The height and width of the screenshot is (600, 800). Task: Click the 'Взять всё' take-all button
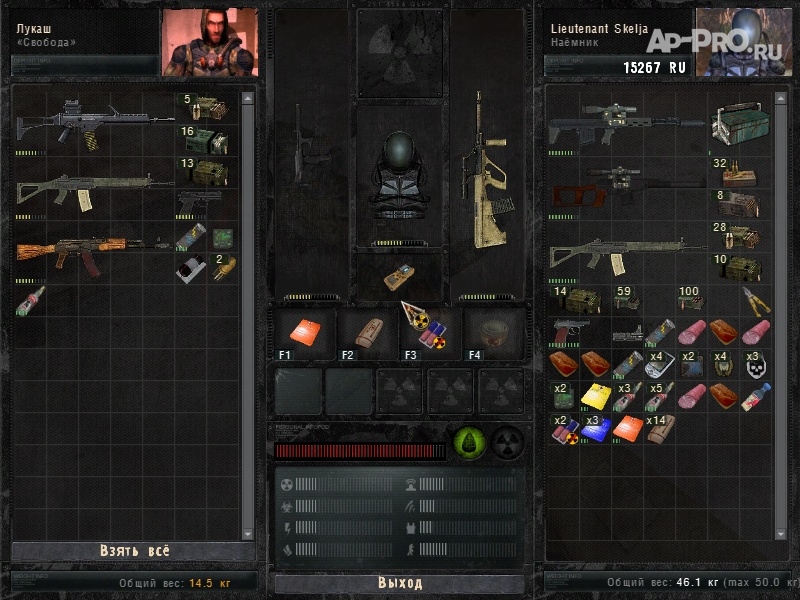pyautogui.click(x=134, y=551)
